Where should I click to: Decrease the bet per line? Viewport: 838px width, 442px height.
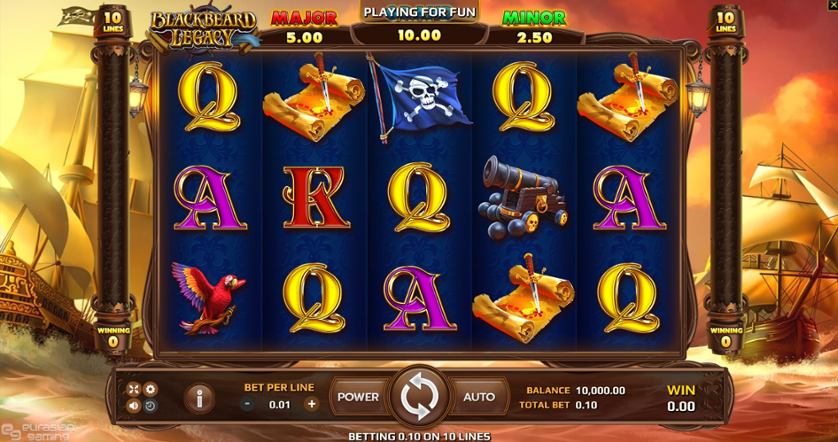pos(248,404)
